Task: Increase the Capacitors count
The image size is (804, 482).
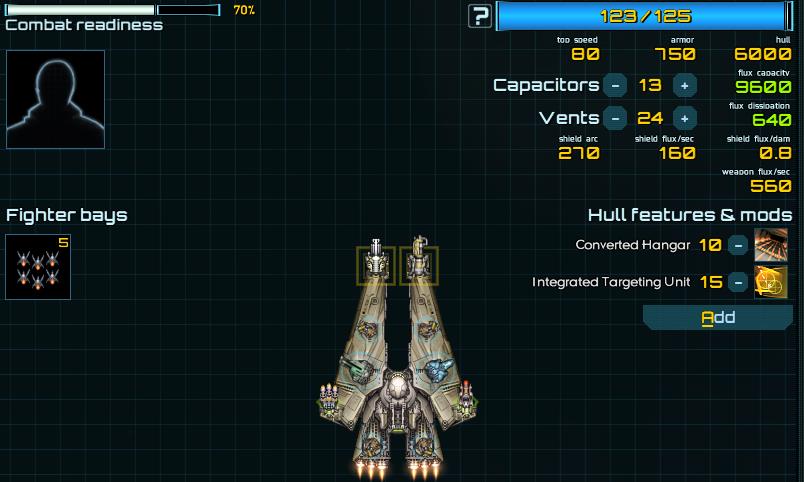Action: (685, 85)
